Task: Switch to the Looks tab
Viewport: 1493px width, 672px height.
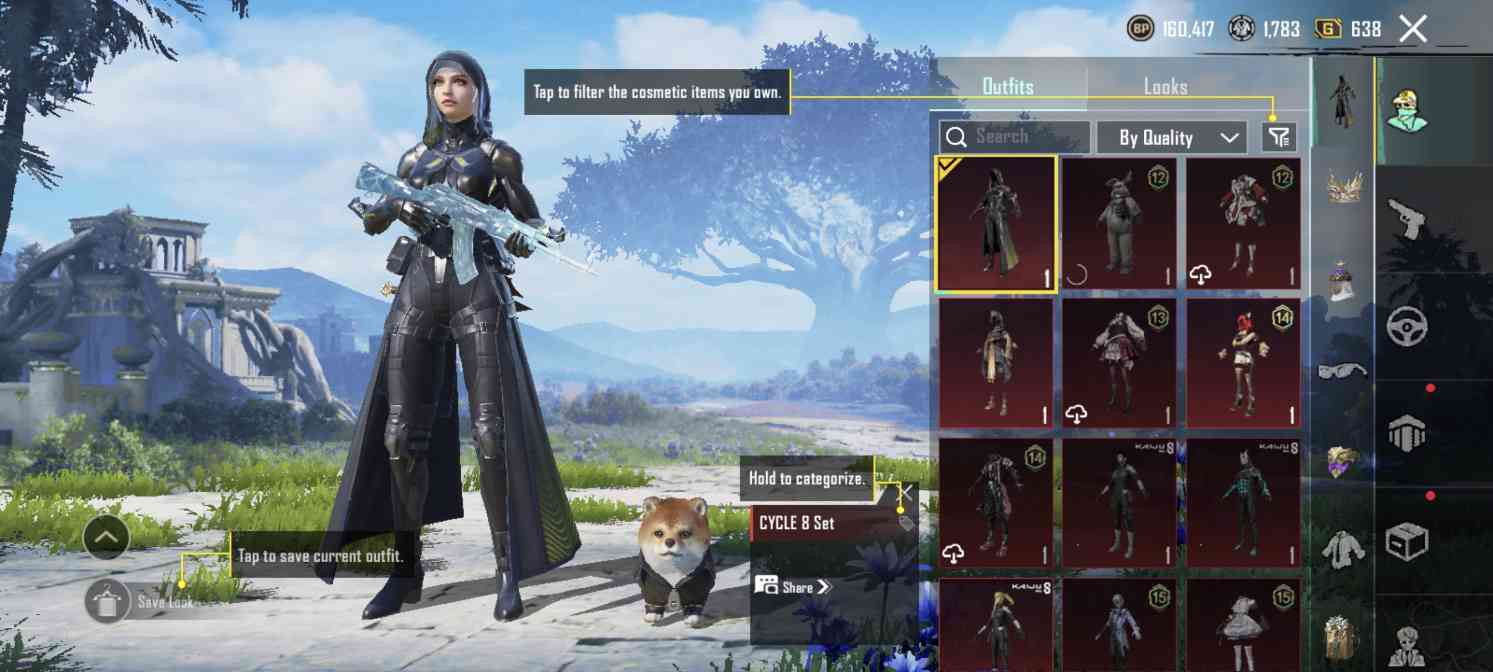Action: pyautogui.click(x=1165, y=87)
